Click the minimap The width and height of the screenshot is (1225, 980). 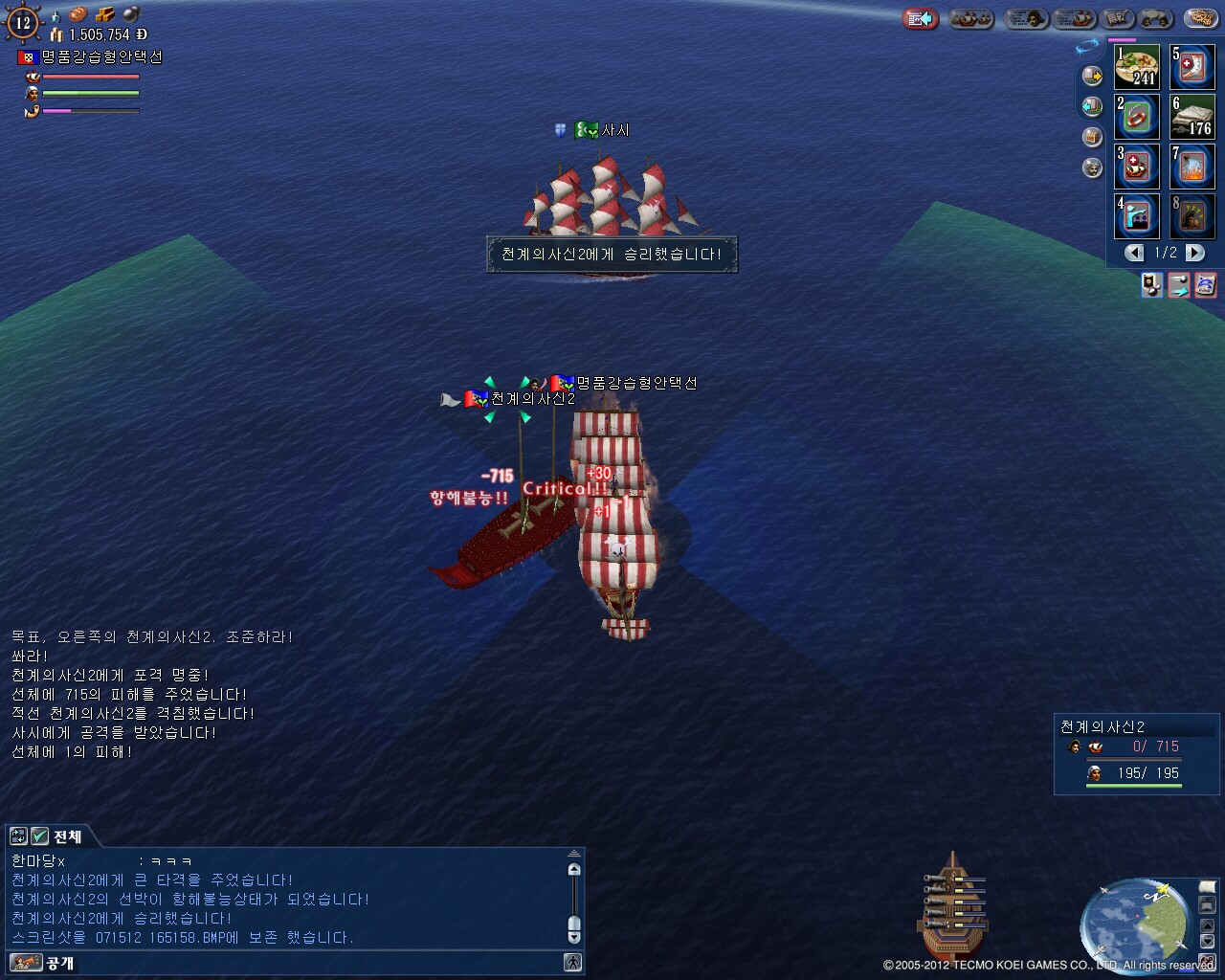1132,922
